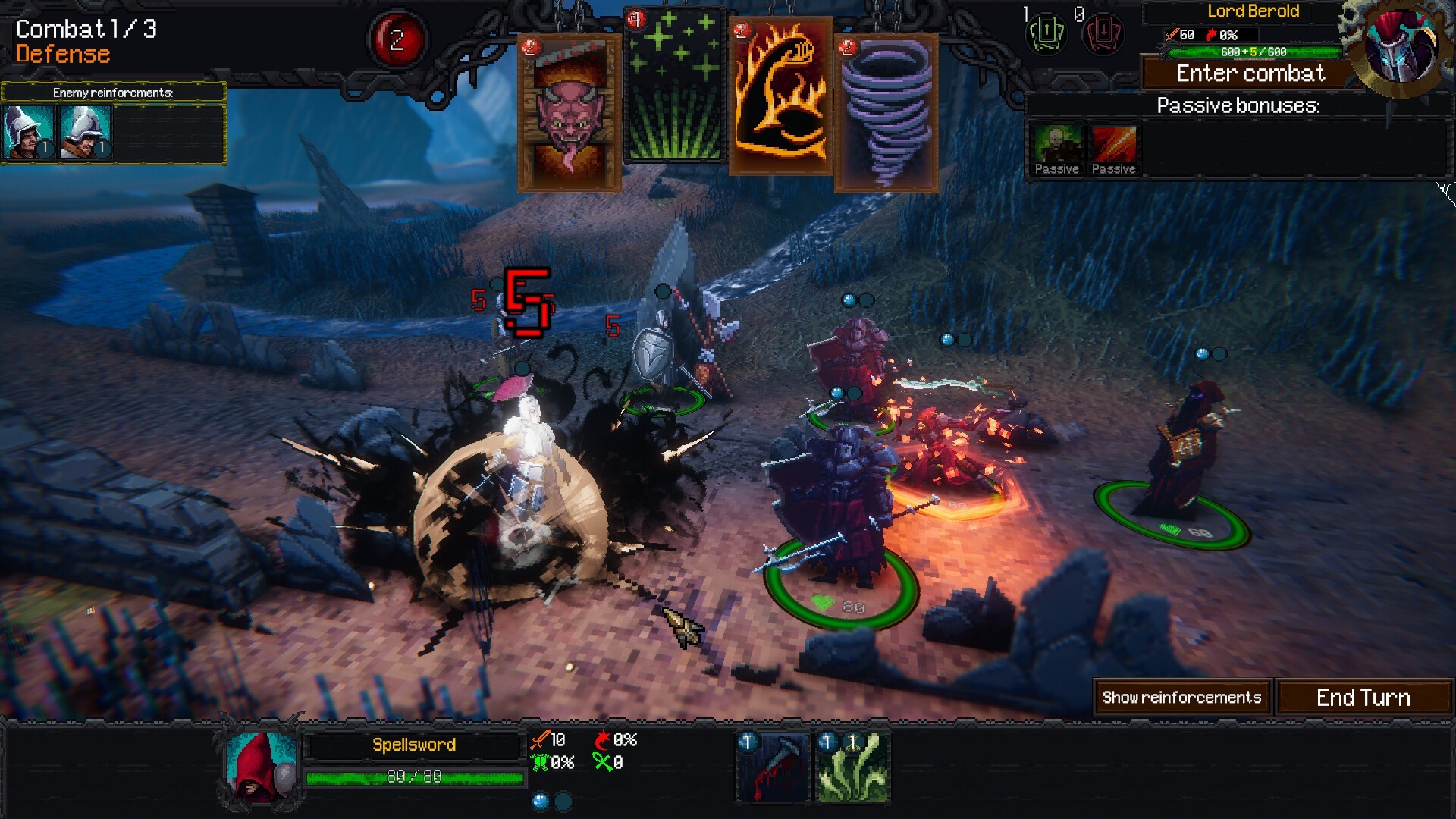Screen dimensions: 1456x819
Task: End the current turn
Action: [1363, 698]
